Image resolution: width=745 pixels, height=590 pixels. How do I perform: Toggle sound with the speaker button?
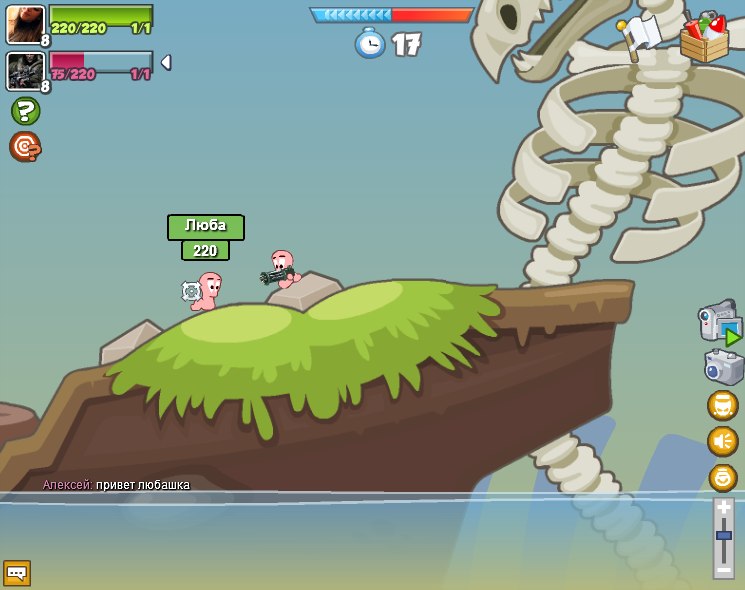click(x=722, y=441)
